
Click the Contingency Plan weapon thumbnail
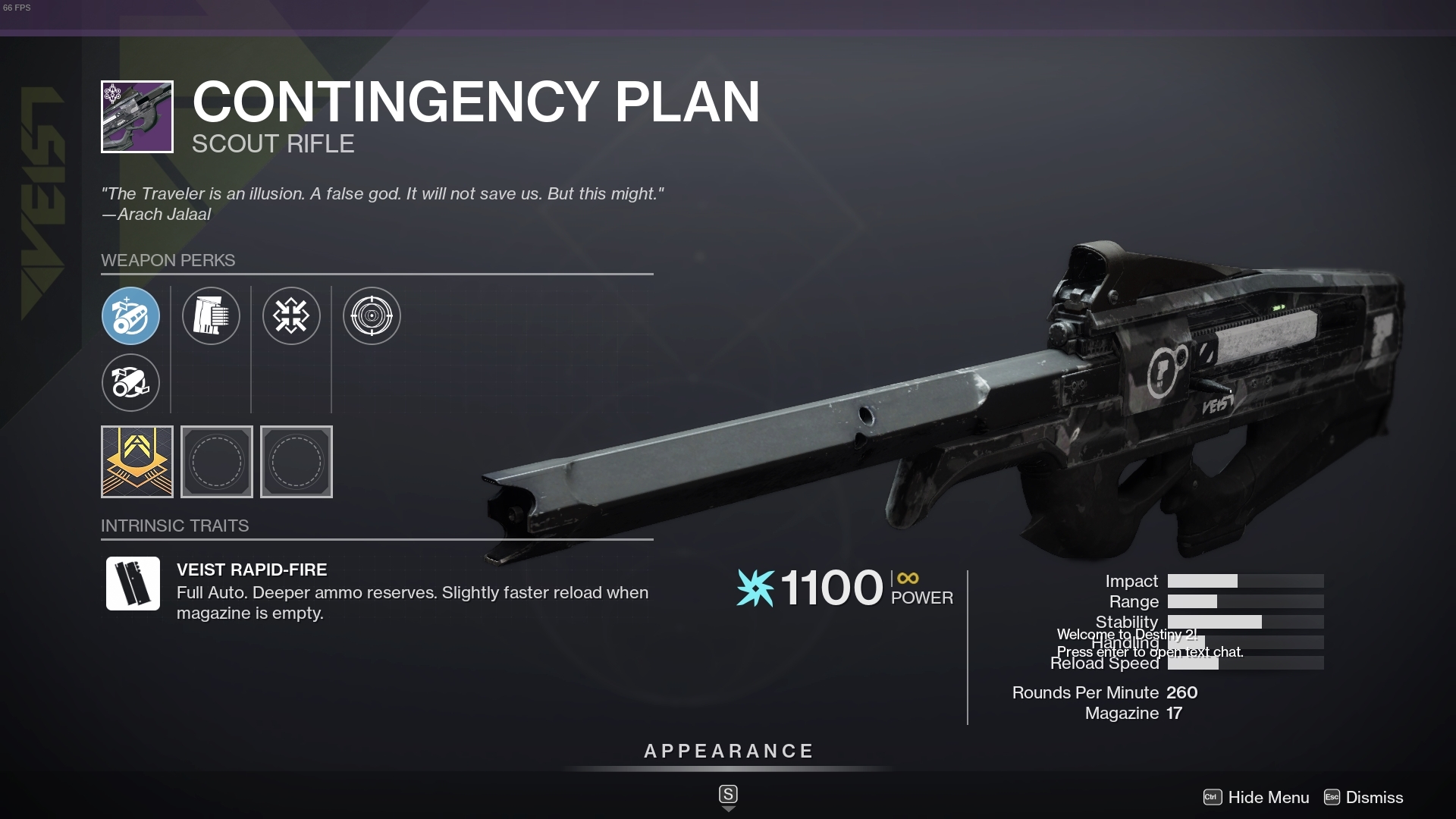click(x=137, y=116)
